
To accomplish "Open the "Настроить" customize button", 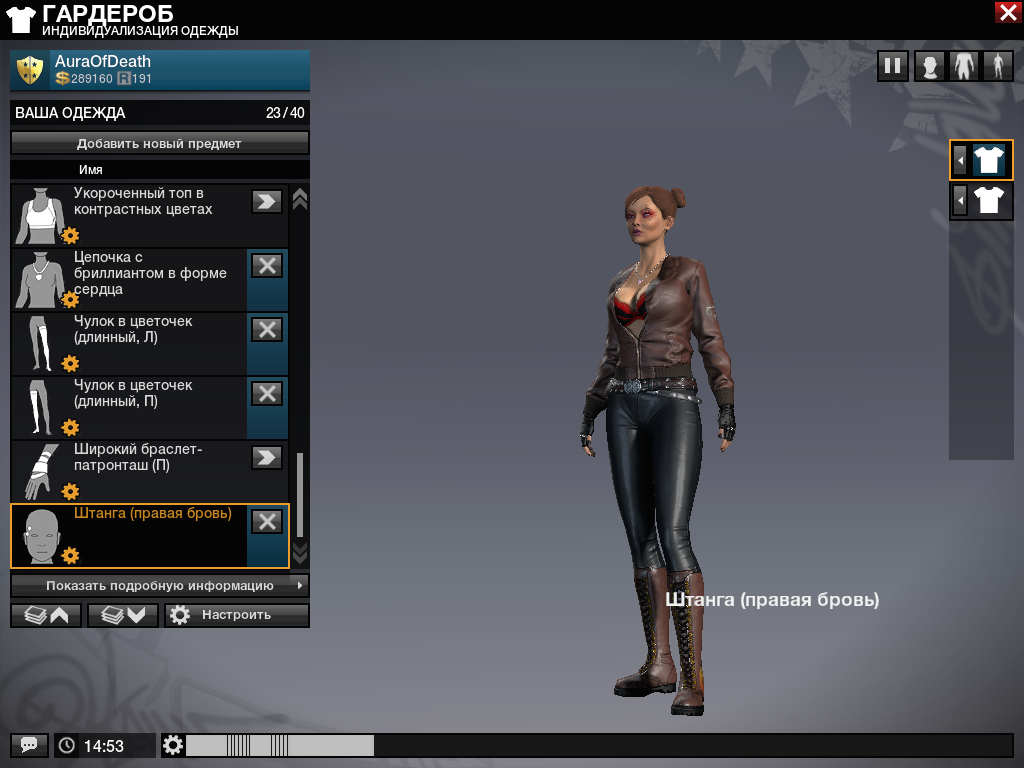I will (x=237, y=615).
